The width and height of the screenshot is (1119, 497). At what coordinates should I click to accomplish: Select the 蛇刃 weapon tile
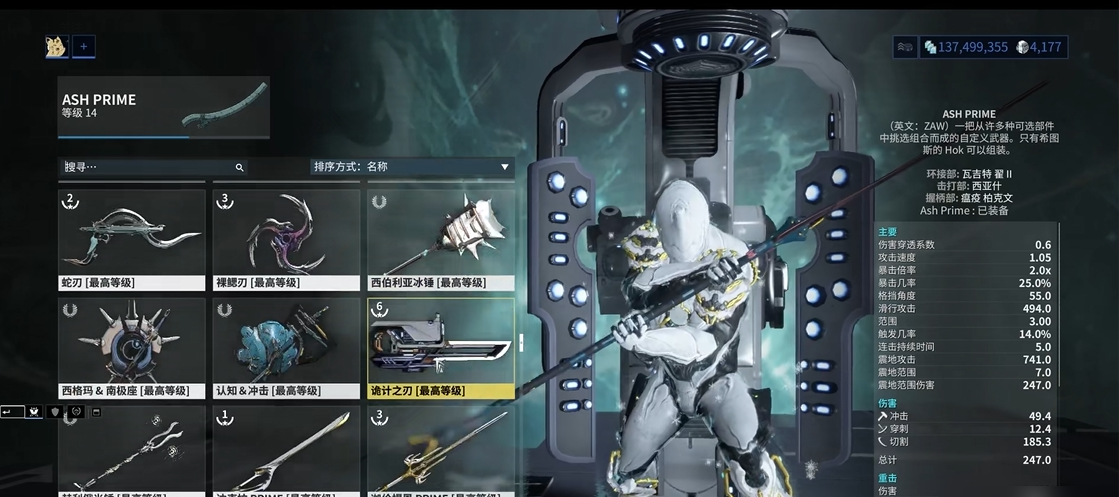coord(132,239)
